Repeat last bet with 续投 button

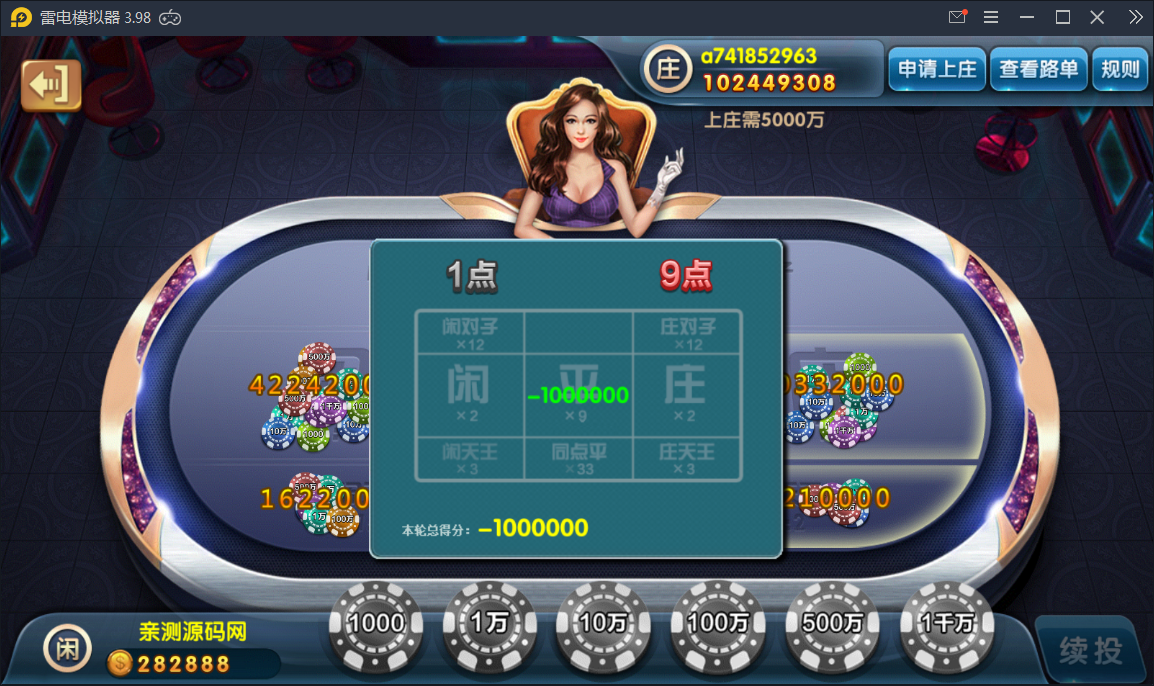tap(1091, 651)
